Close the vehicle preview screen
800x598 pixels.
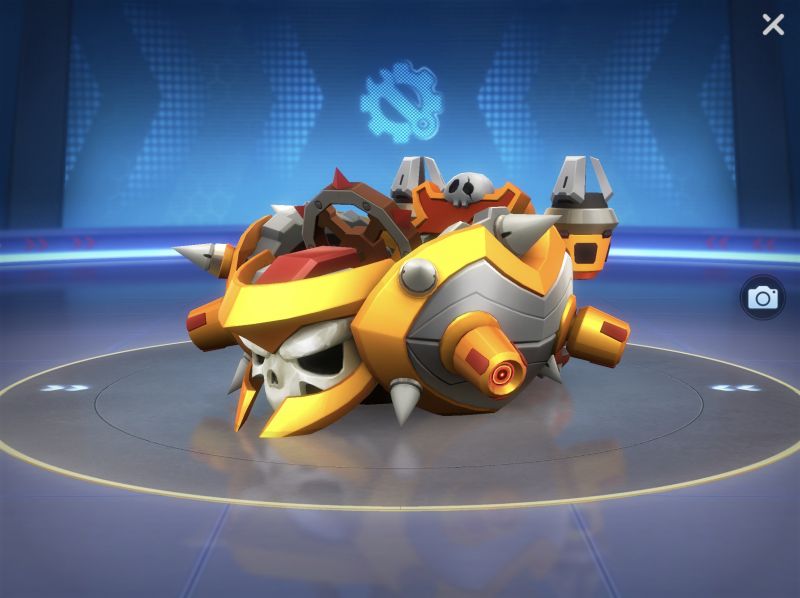(773, 24)
